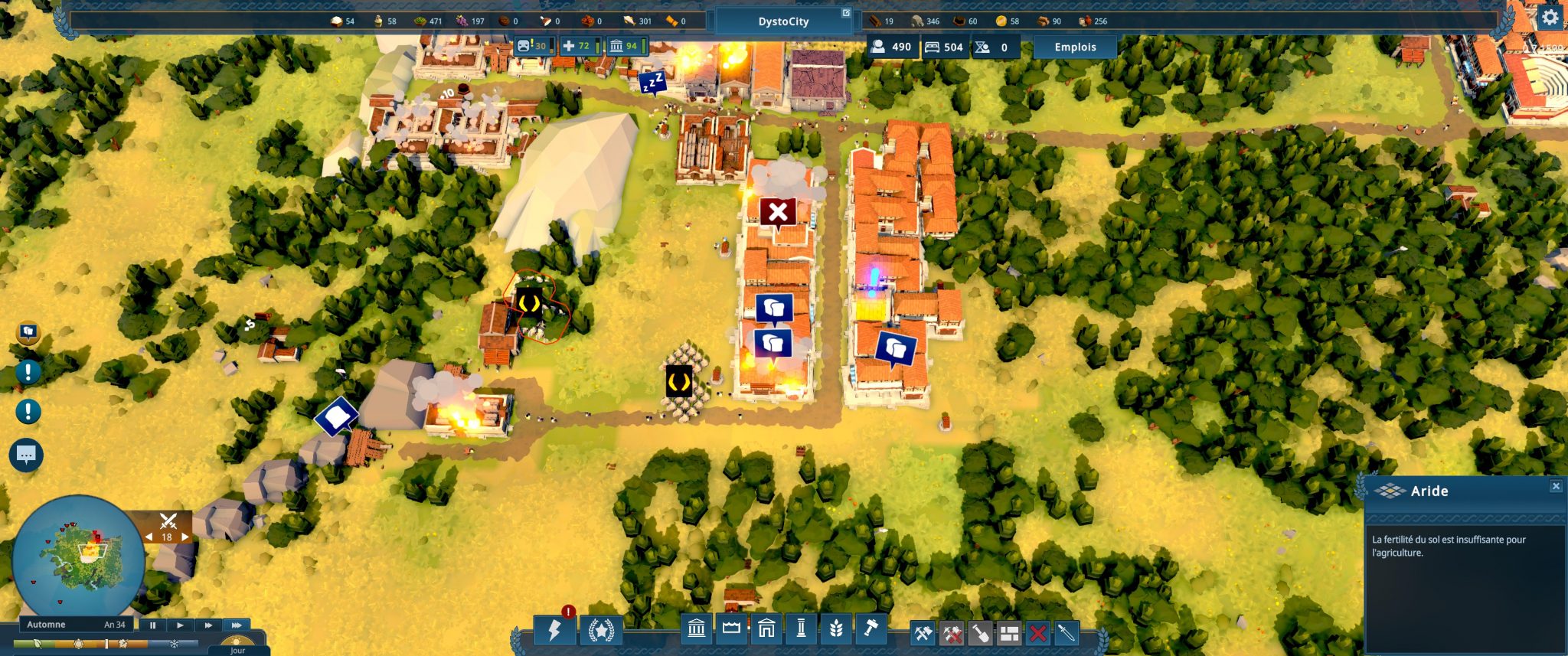Pause the game speed
Viewport: 1568px width, 656px height.
(x=152, y=625)
